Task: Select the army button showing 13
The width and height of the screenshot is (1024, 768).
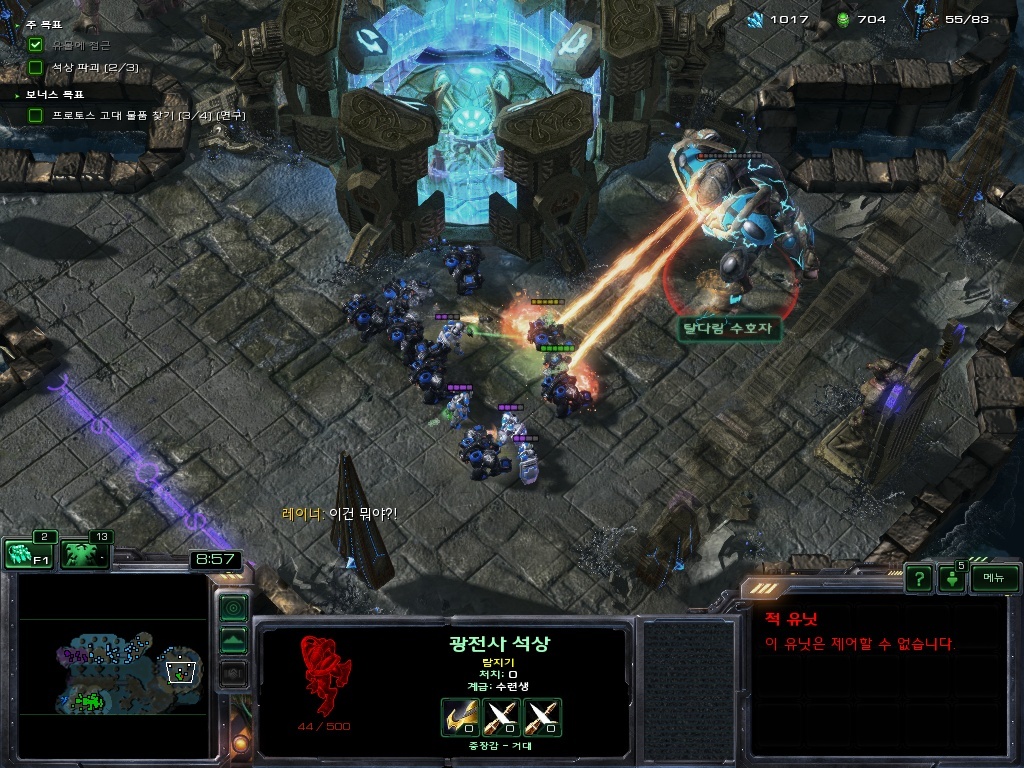Action: tap(85, 554)
